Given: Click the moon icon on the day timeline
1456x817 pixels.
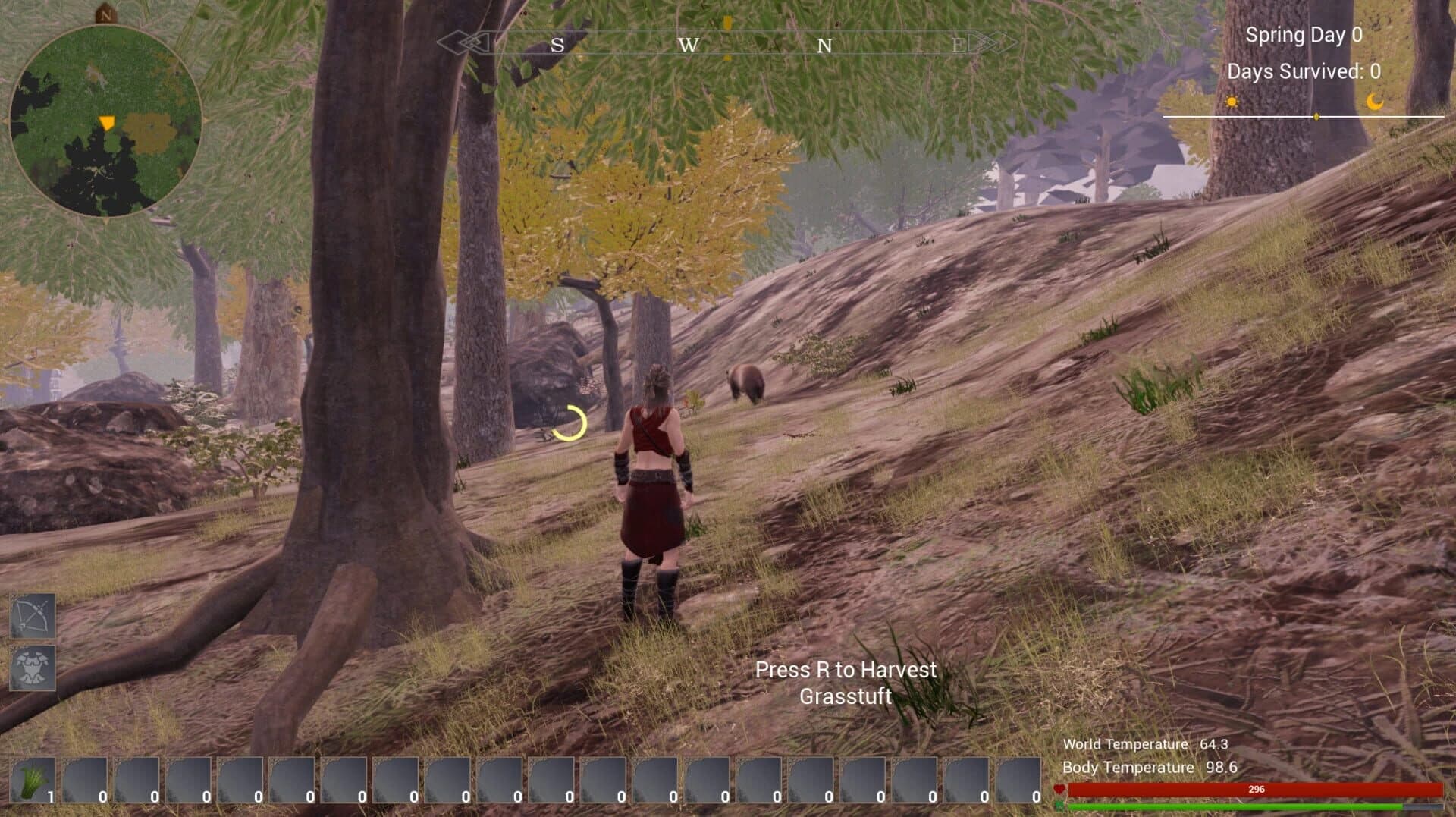Looking at the screenshot, I should click(1375, 101).
